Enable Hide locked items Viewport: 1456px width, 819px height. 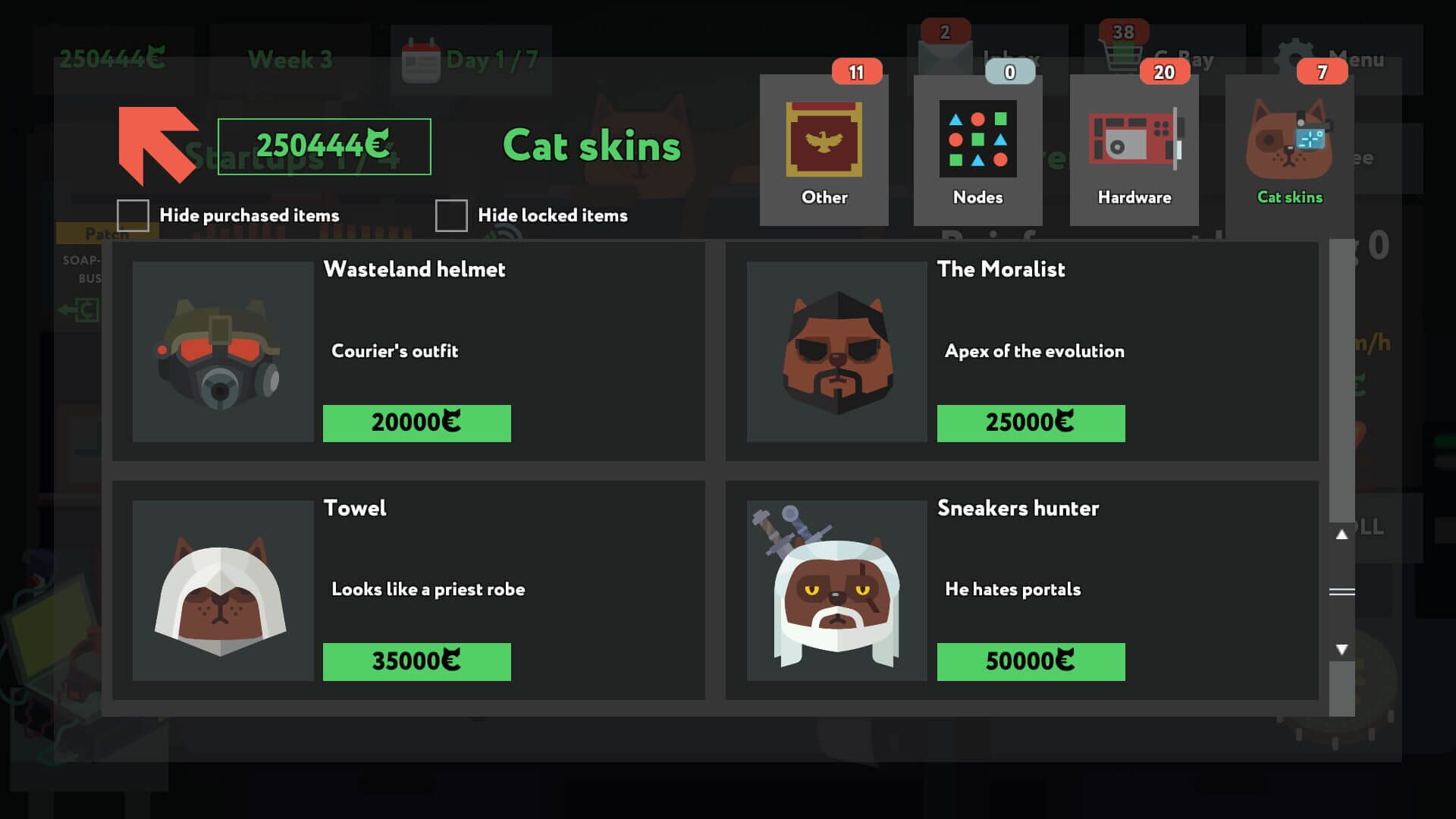click(x=452, y=215)
